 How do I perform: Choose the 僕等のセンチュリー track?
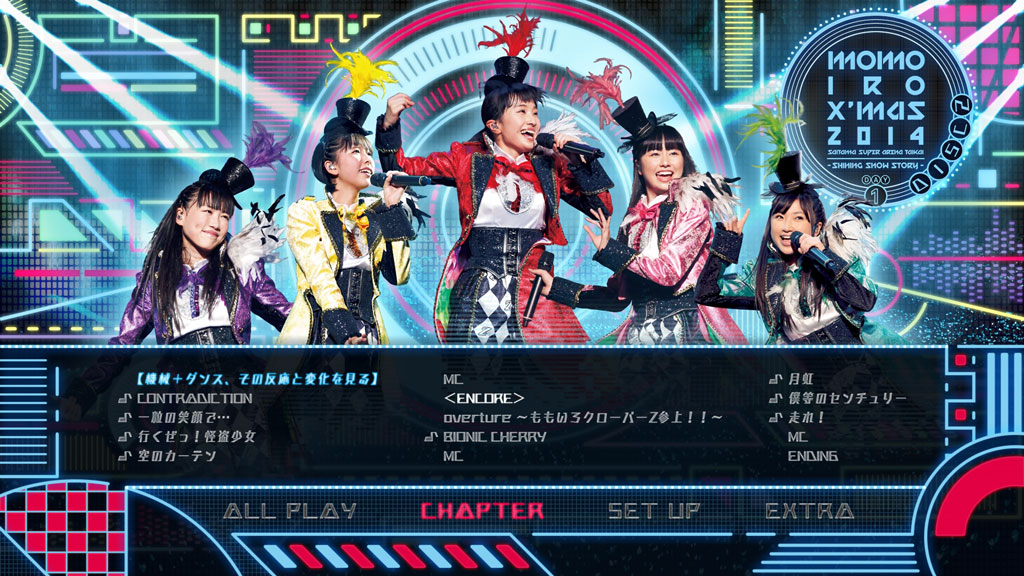click(x=847, y=398)
